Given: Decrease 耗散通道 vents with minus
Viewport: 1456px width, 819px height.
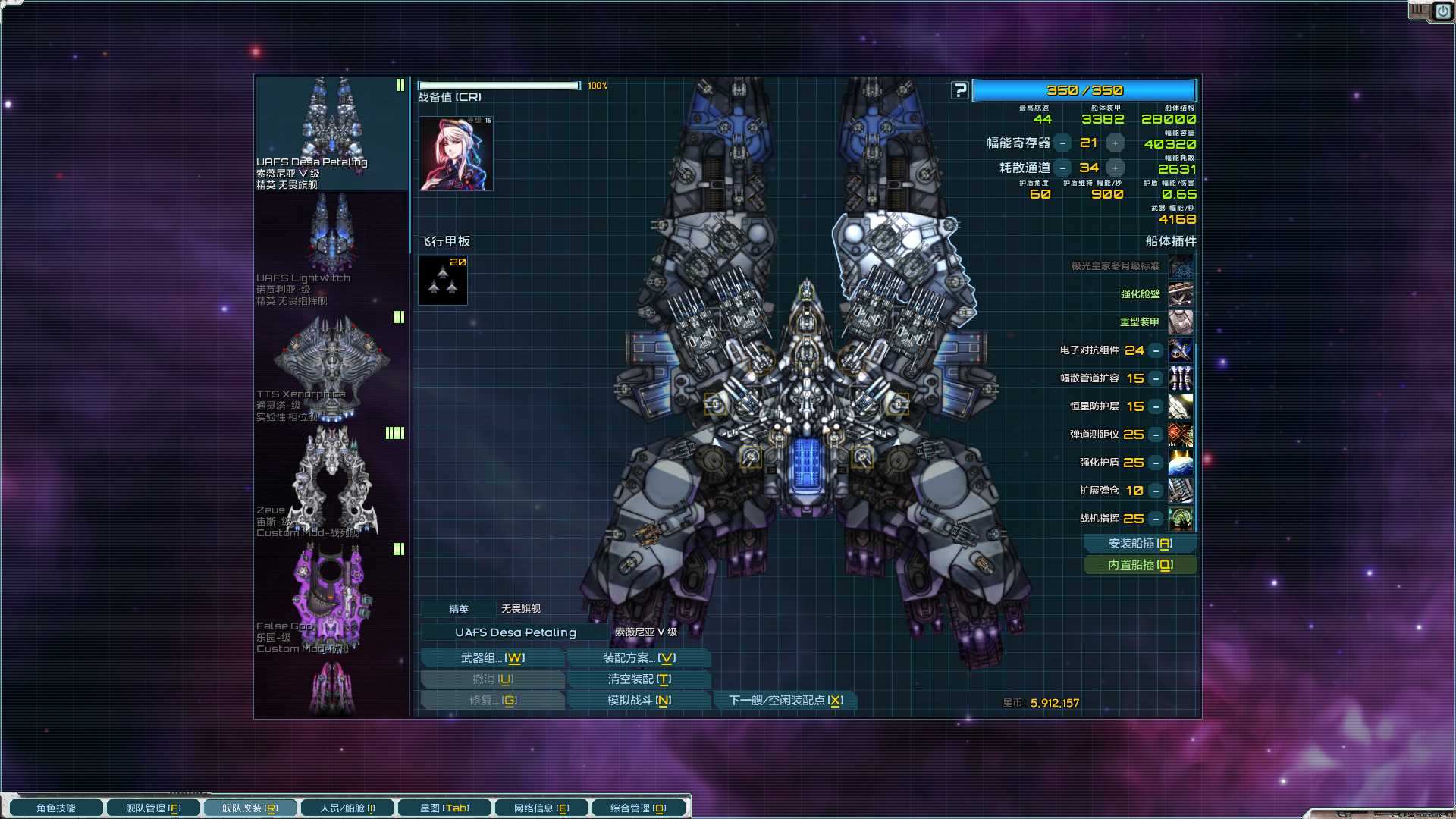Looking at the screenshot, I should click(1063, 168).
